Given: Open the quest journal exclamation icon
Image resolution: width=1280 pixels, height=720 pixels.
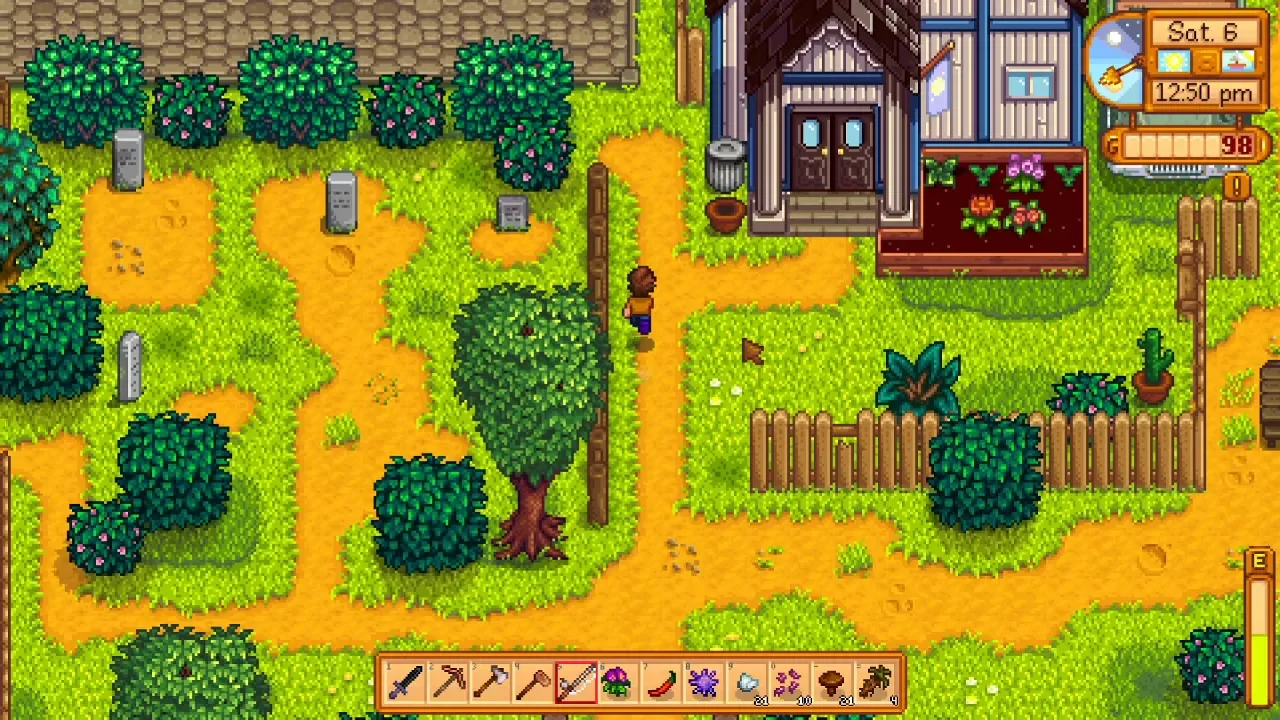Looking at the screenshot, I should [1237, 186].
